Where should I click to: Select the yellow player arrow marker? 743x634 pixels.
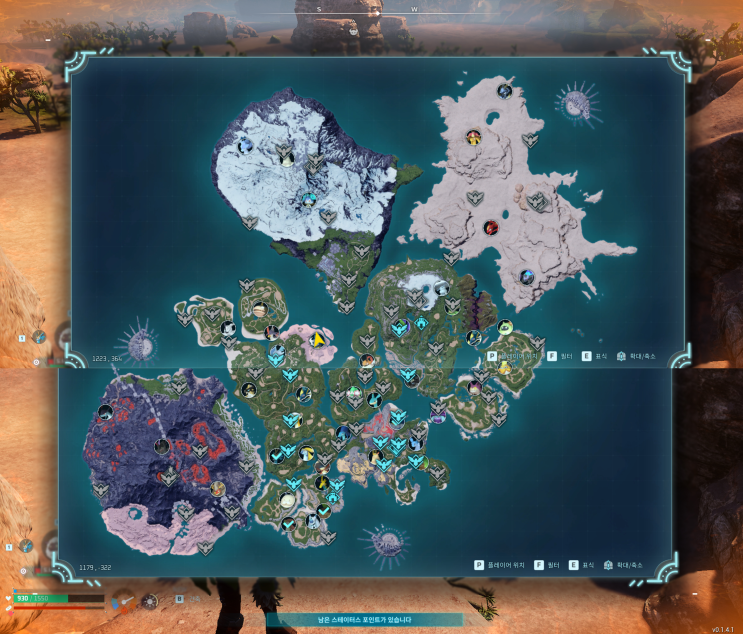318,340
